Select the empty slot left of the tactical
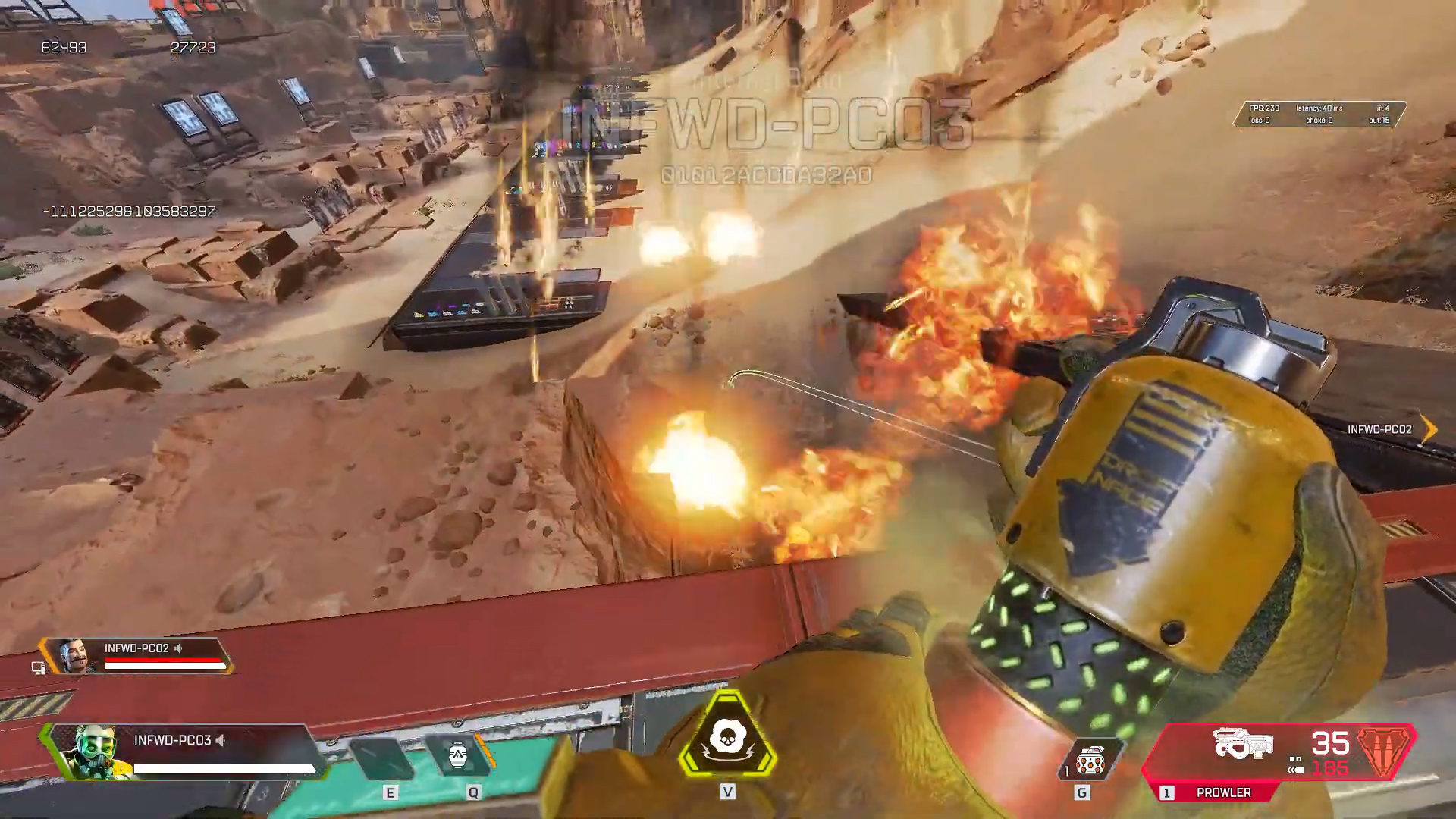Viewport: 1456px width, 819px height. pos(384,758)
